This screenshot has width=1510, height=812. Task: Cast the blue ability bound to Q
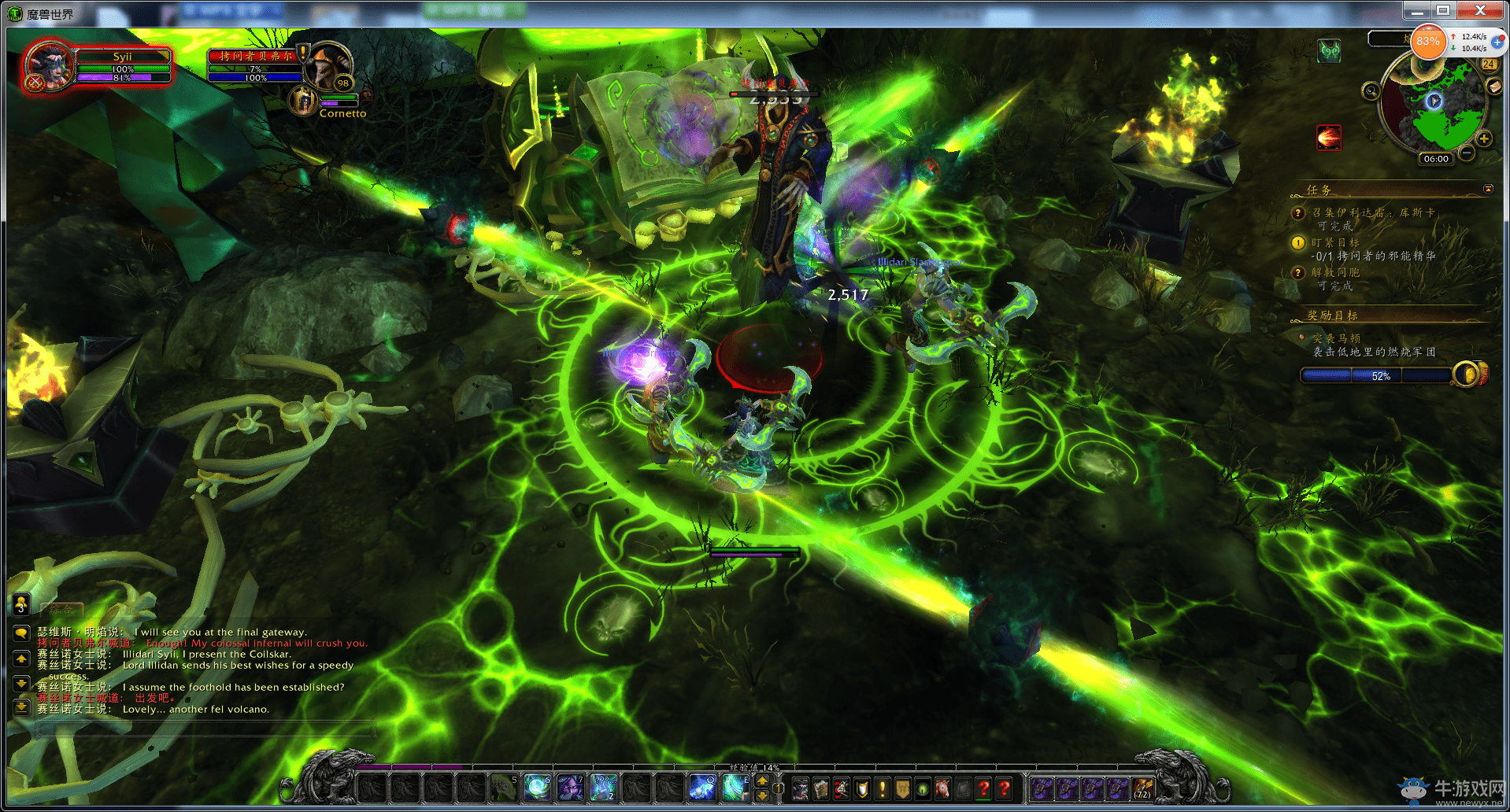pyautogui.click(x=701, y=787)
